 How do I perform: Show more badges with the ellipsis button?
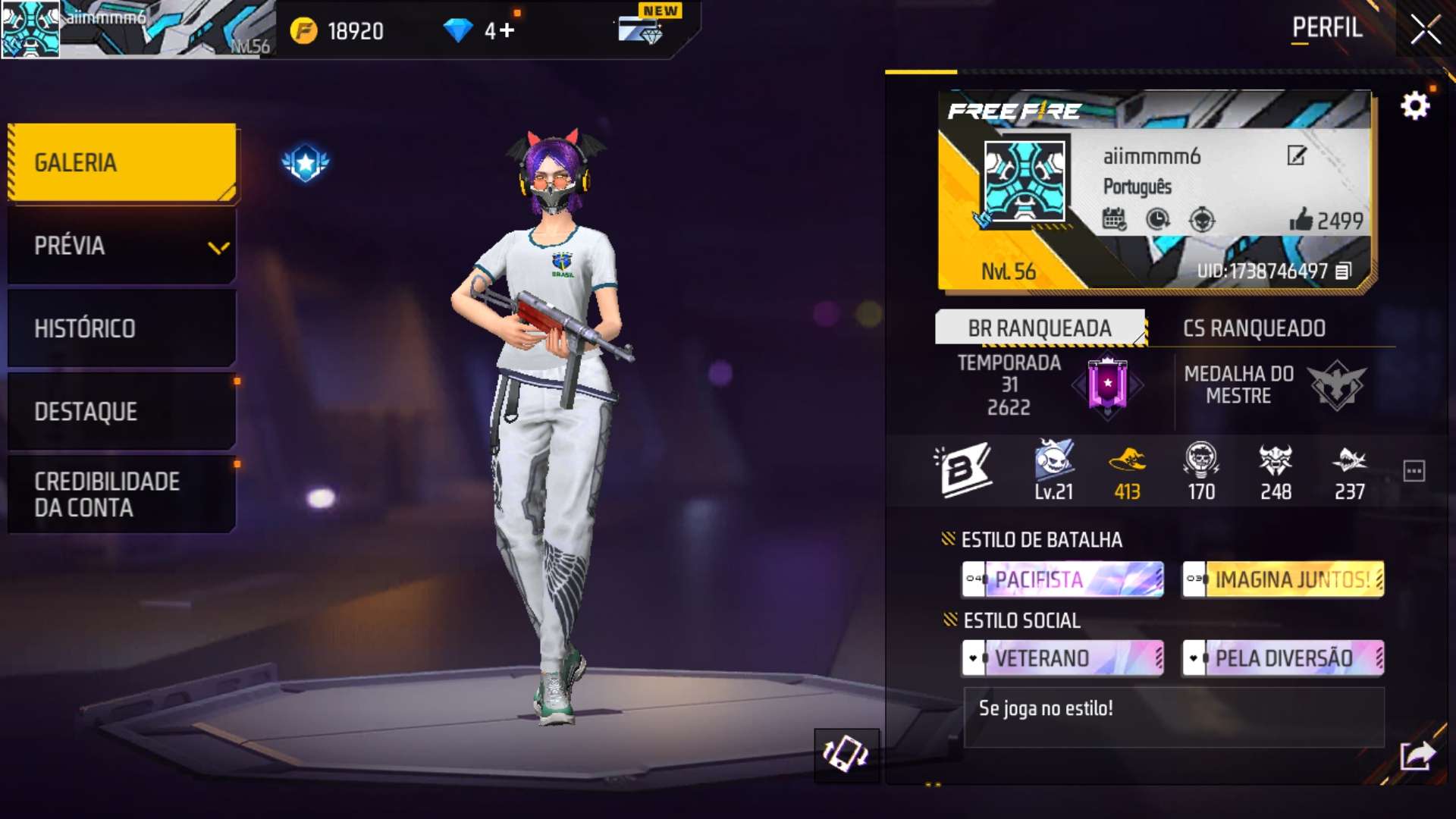[1414, 471]
